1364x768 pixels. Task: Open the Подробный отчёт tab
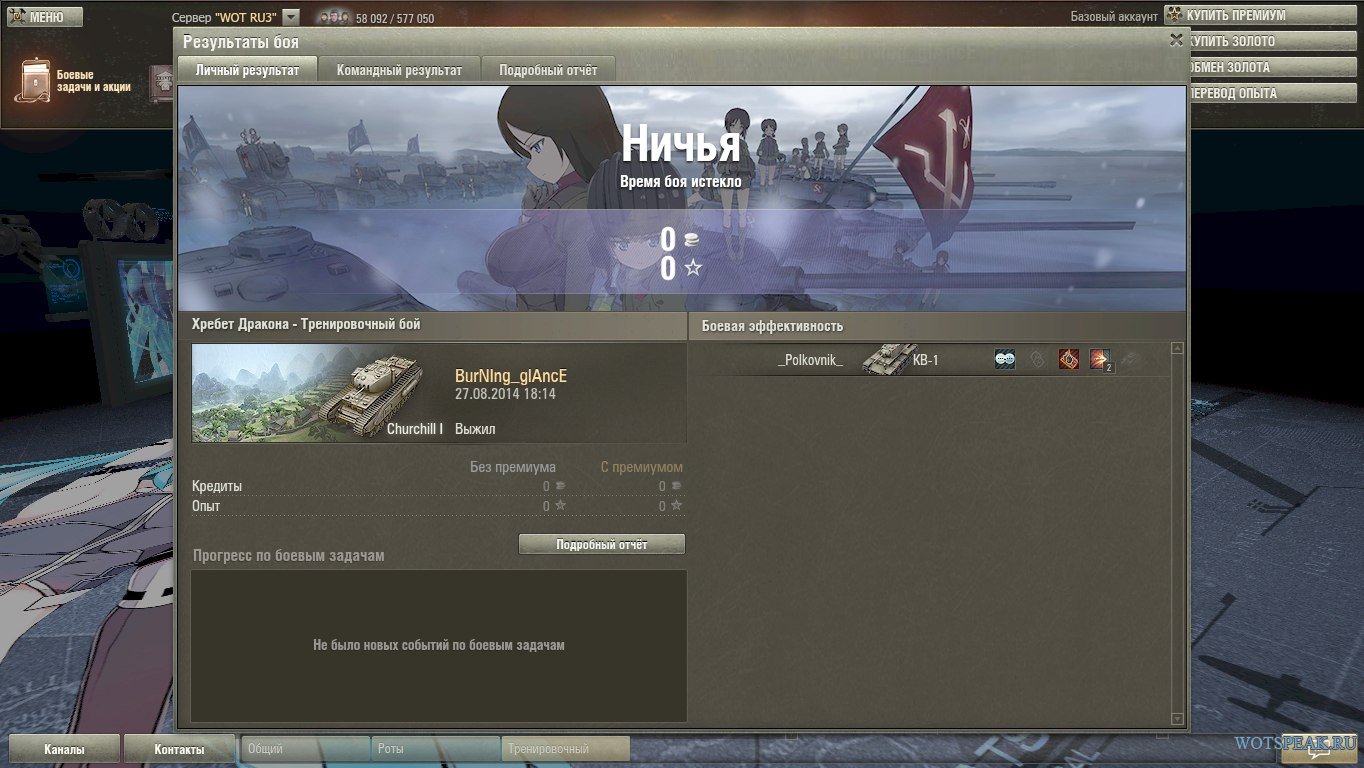coord(548,70)
